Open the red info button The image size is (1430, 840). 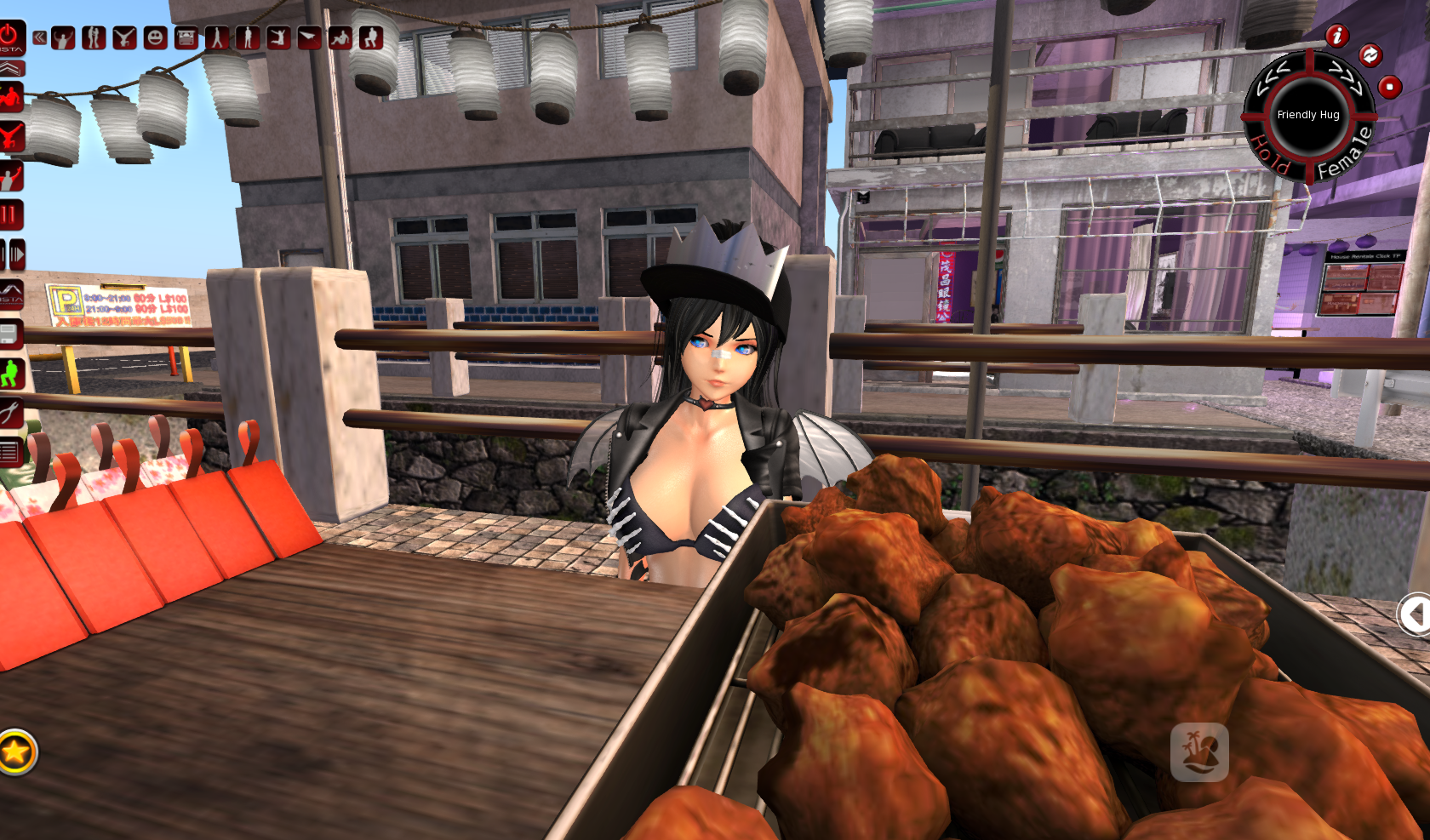pyautogui.click(x=1337, y=36)
